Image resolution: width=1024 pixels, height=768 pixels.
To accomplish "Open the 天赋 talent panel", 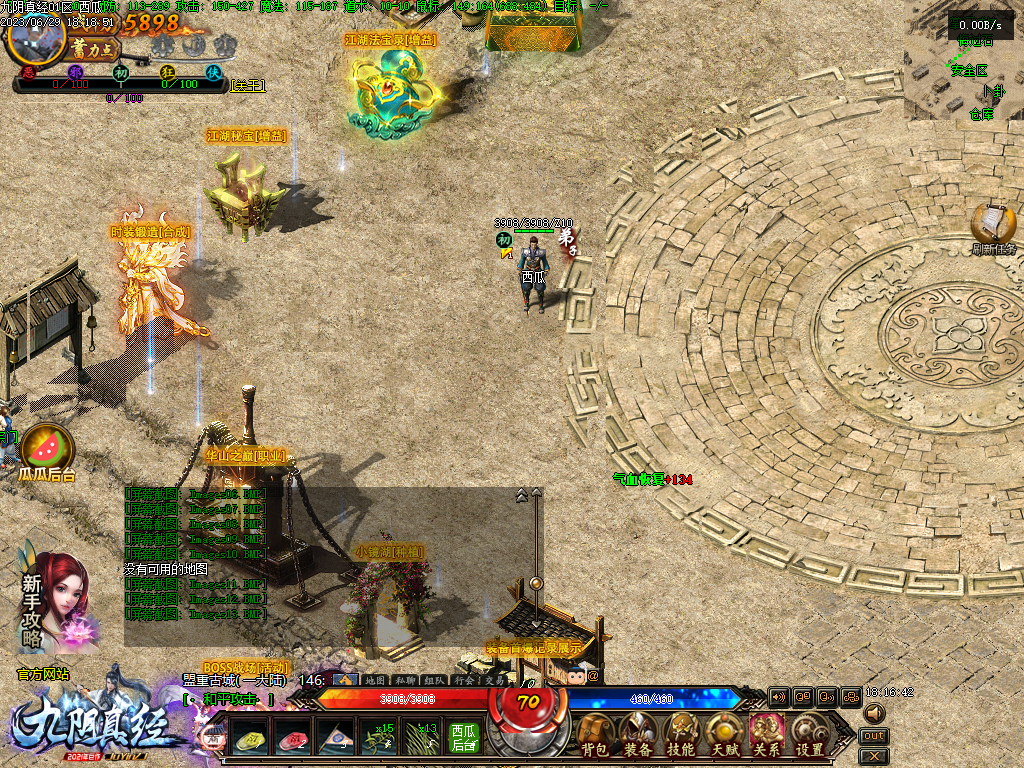I will click(724, 735).
